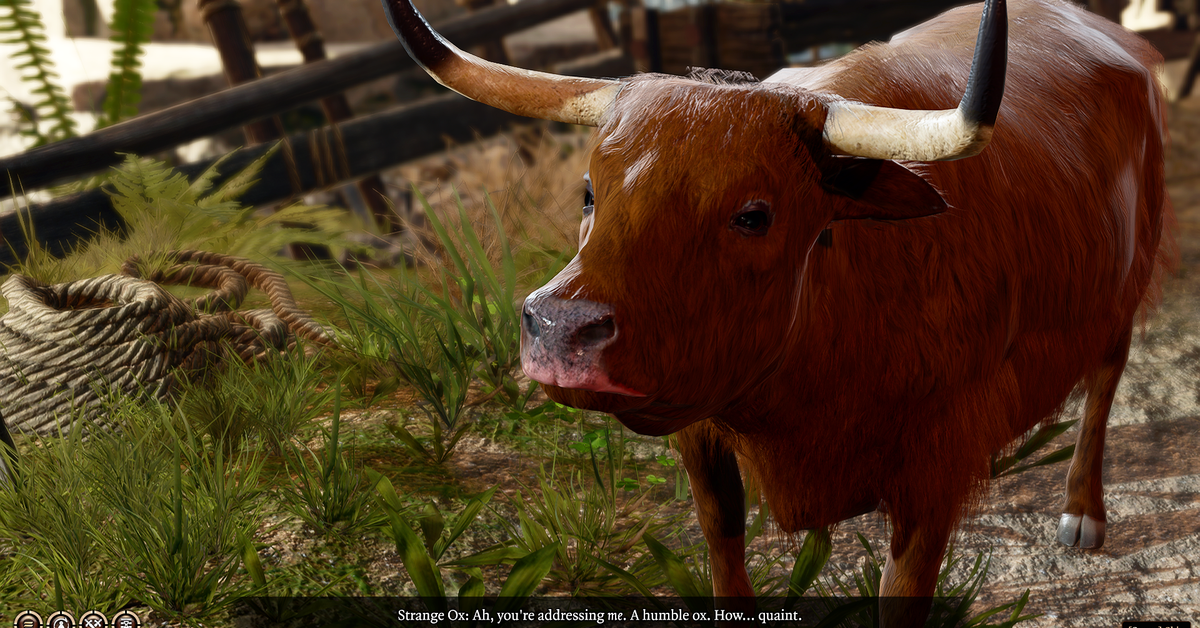Open the list-style icon beside crossed swords
Viewport: 1200px width, 628px height.
tap(126, 620)
